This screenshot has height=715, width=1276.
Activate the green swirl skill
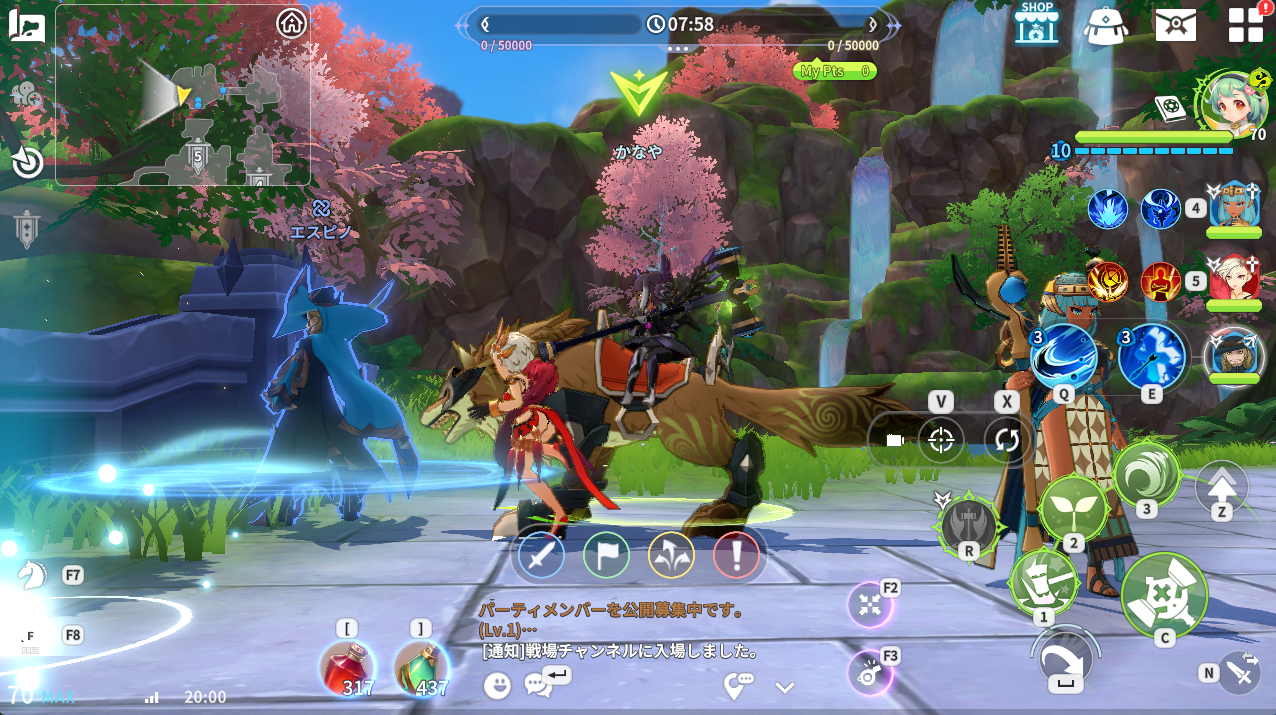click(x=1146, y=474)
